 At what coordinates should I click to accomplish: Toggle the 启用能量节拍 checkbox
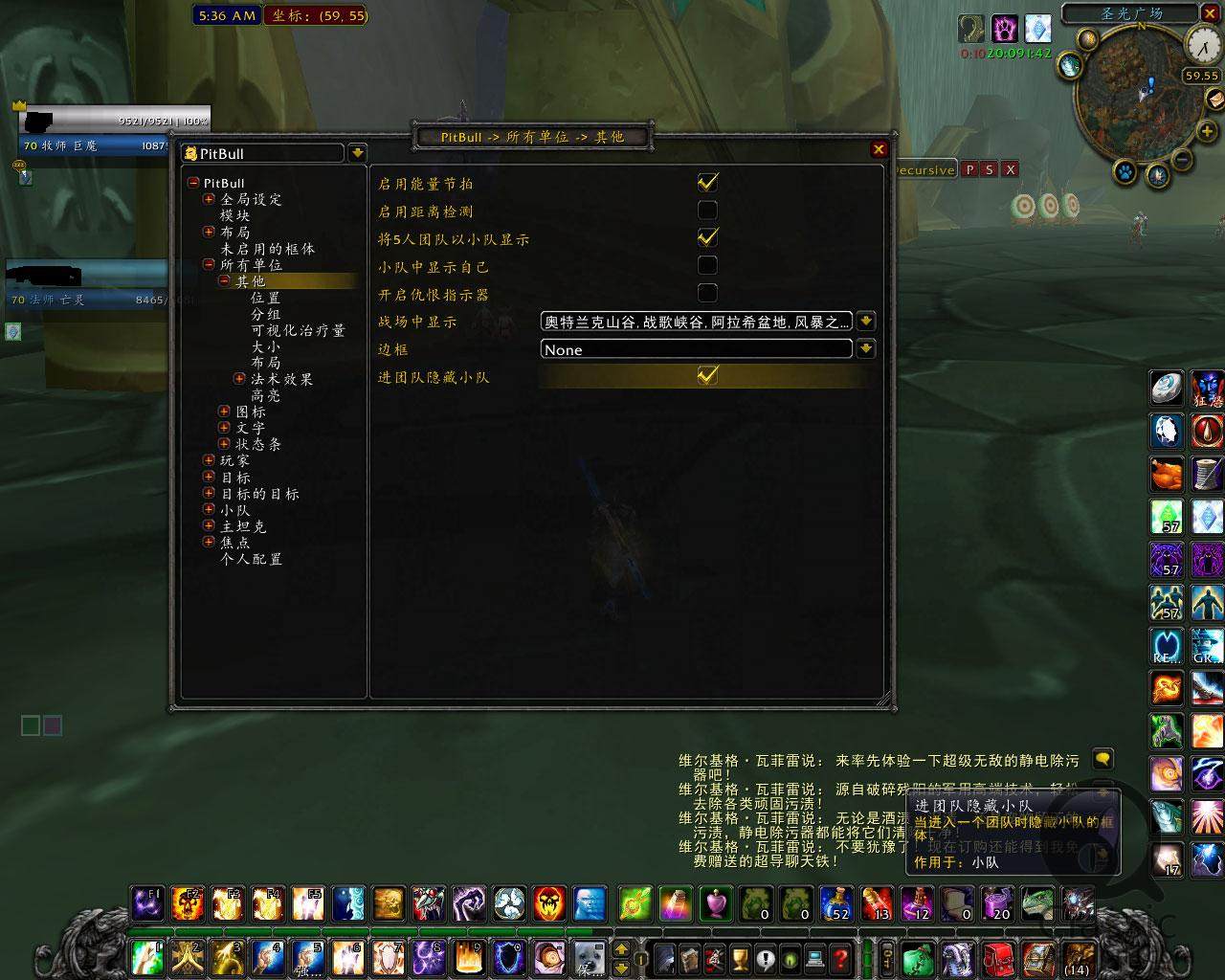pyautogui.click(x=707, y=183)
